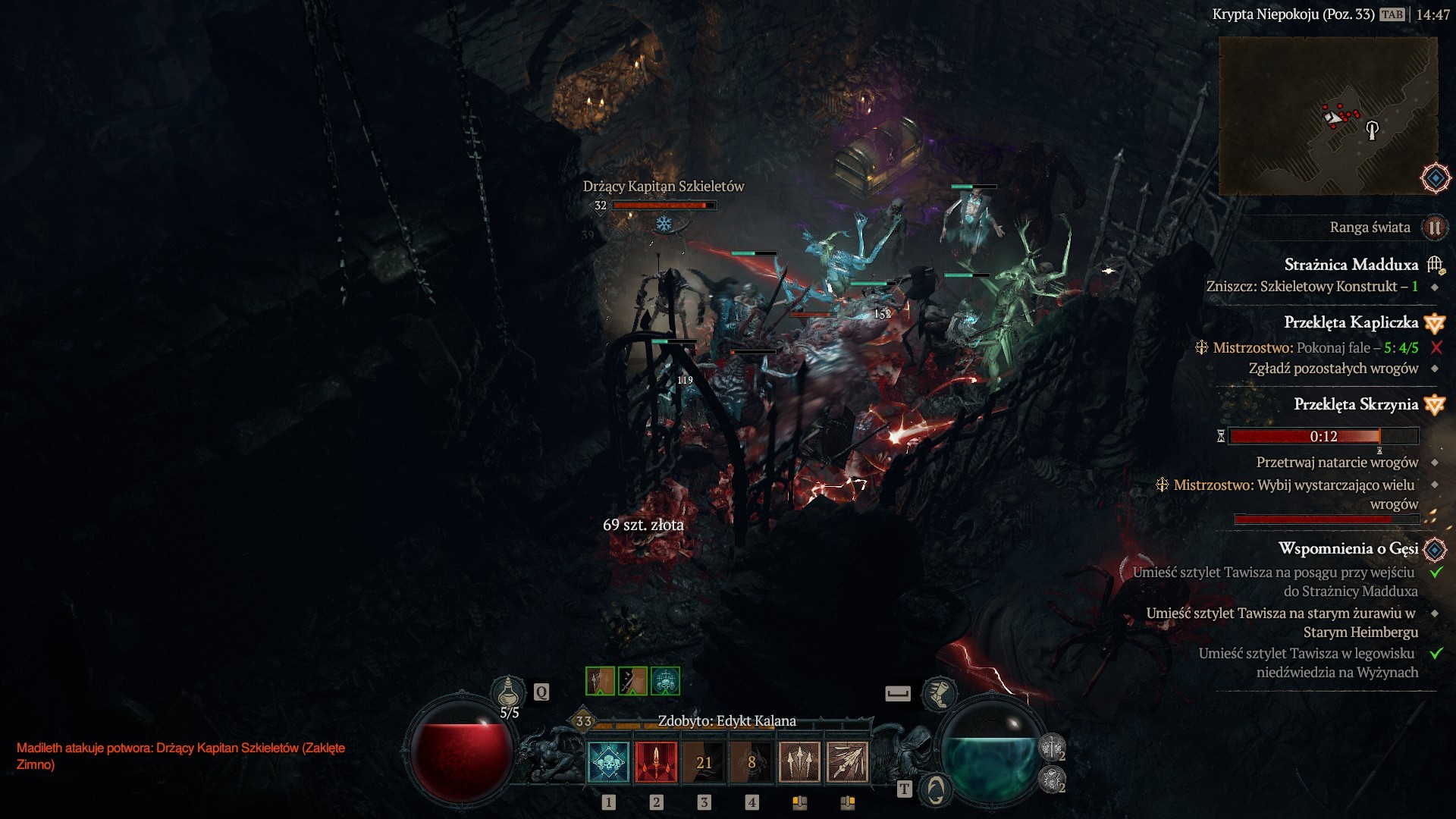Open the dungeon minimap

(1327, 115)
